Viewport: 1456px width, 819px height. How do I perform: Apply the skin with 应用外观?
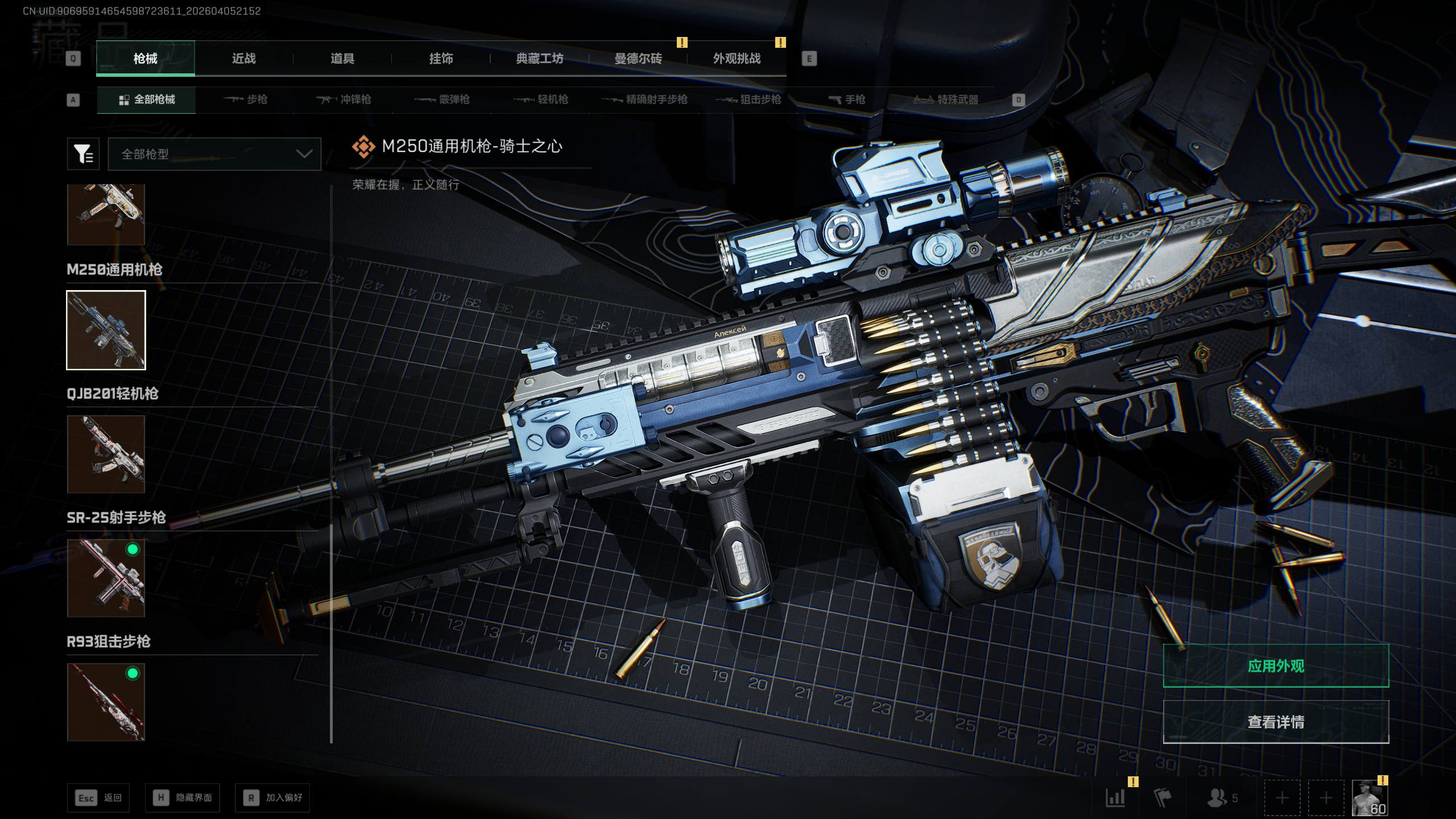pos(1276,666)
